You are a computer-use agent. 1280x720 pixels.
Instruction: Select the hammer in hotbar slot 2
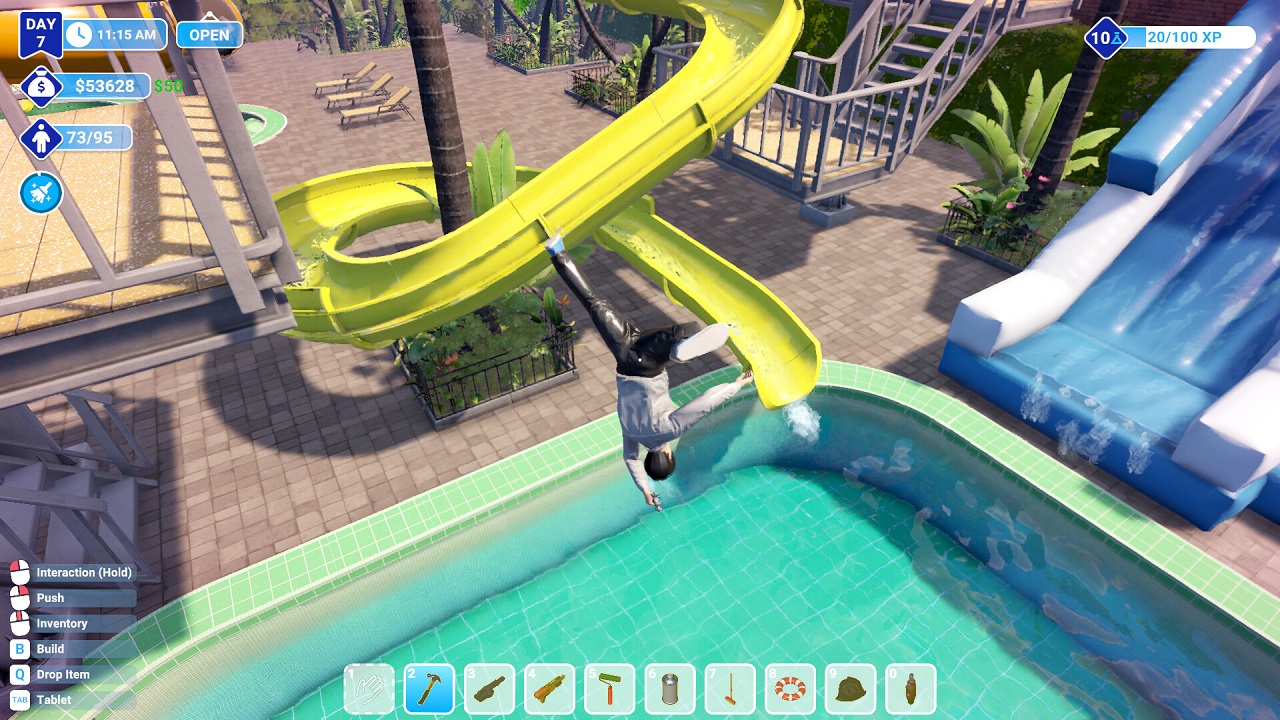tap(429, 688)
